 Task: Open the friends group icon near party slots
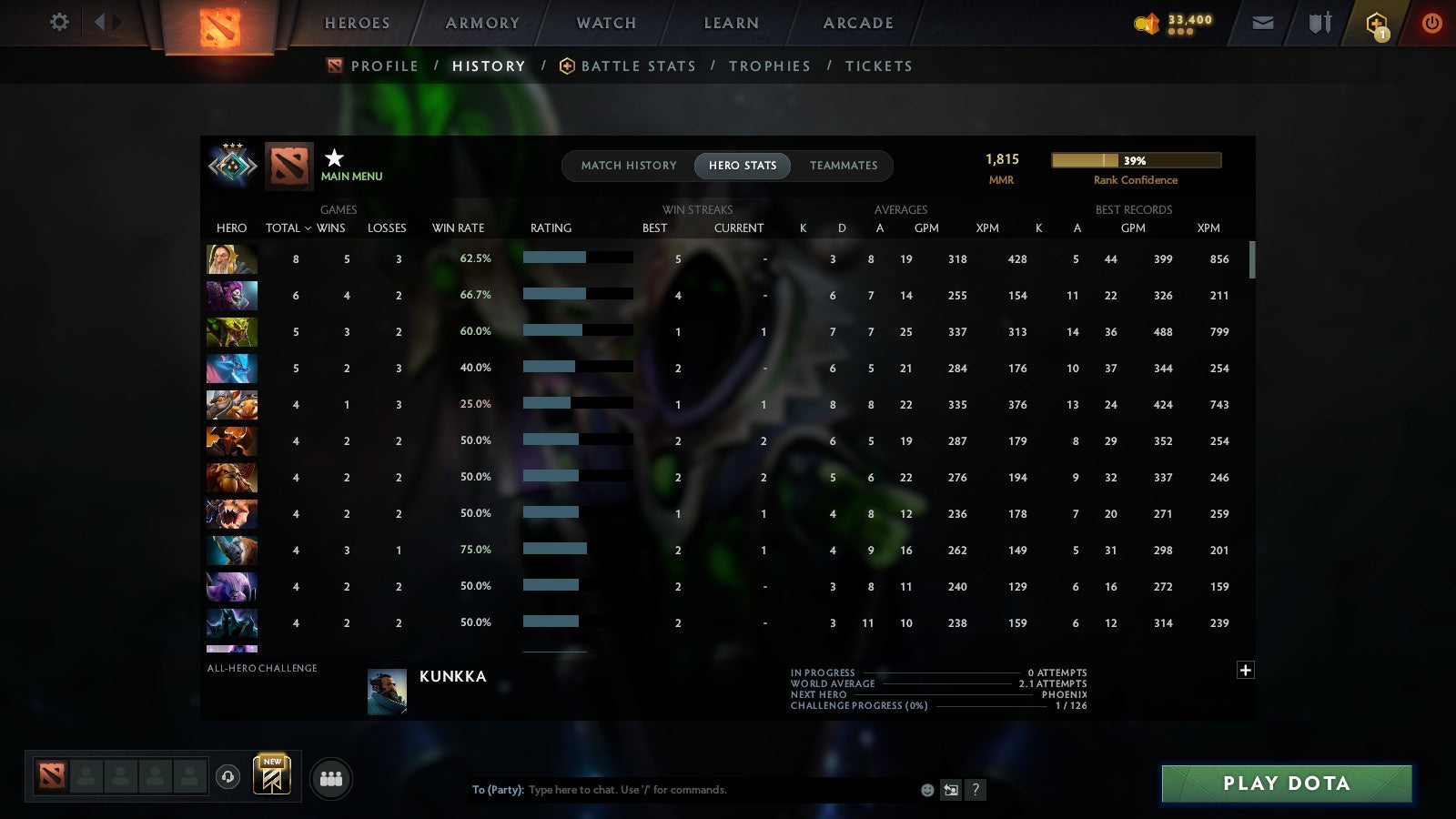331,778
